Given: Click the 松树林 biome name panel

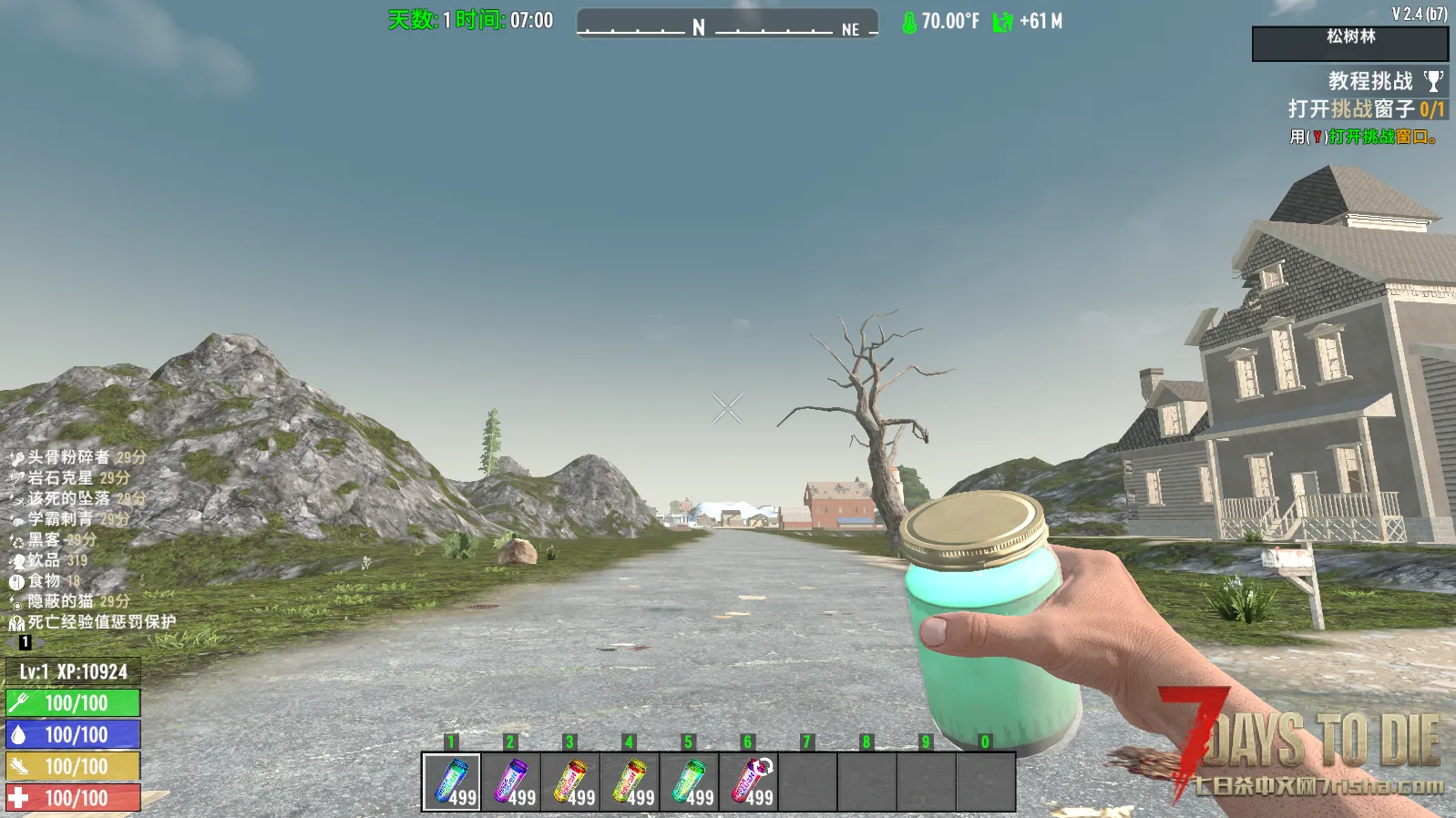Looking at the screenshot, I should (x=1350, y=43).
